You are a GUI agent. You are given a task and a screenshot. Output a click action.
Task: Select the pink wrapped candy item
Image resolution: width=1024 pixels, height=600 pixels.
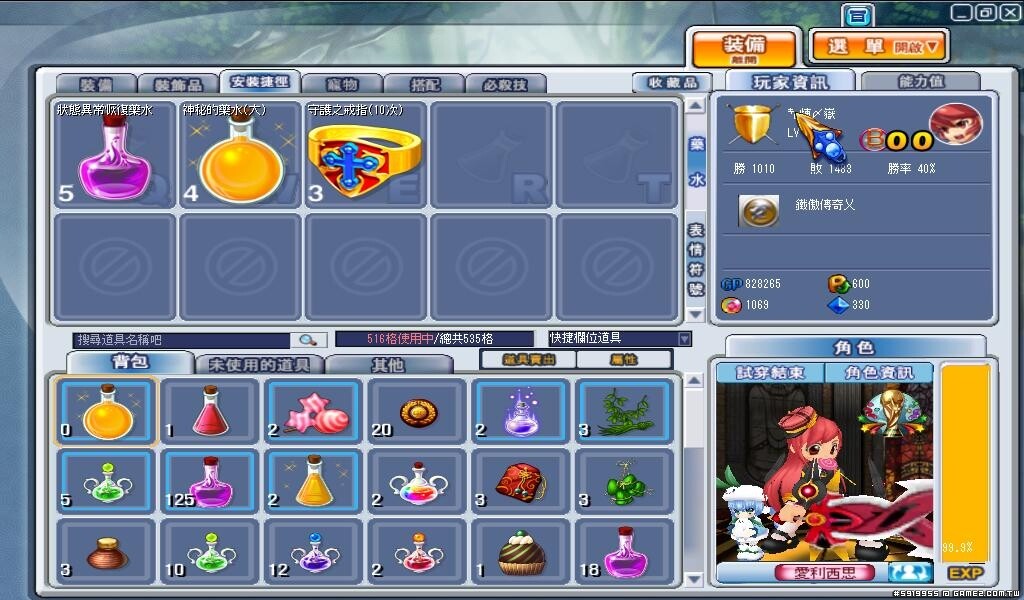tap(314, 412)
